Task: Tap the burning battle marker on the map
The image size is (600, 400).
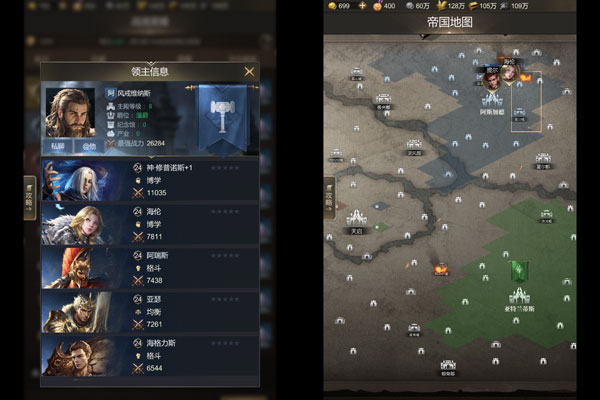Action: [440, 268]
